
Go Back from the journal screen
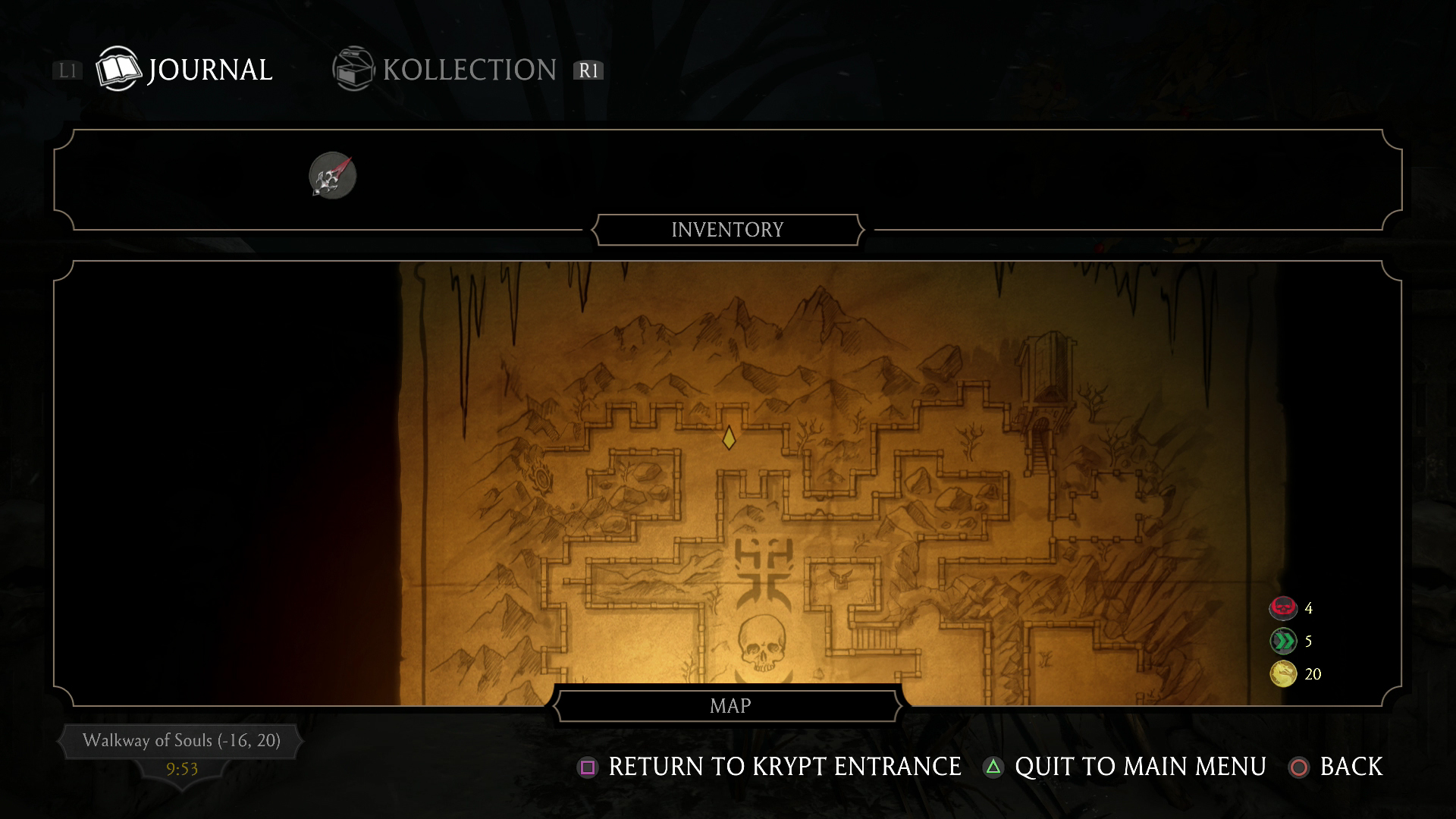[x=1336, y=767]
